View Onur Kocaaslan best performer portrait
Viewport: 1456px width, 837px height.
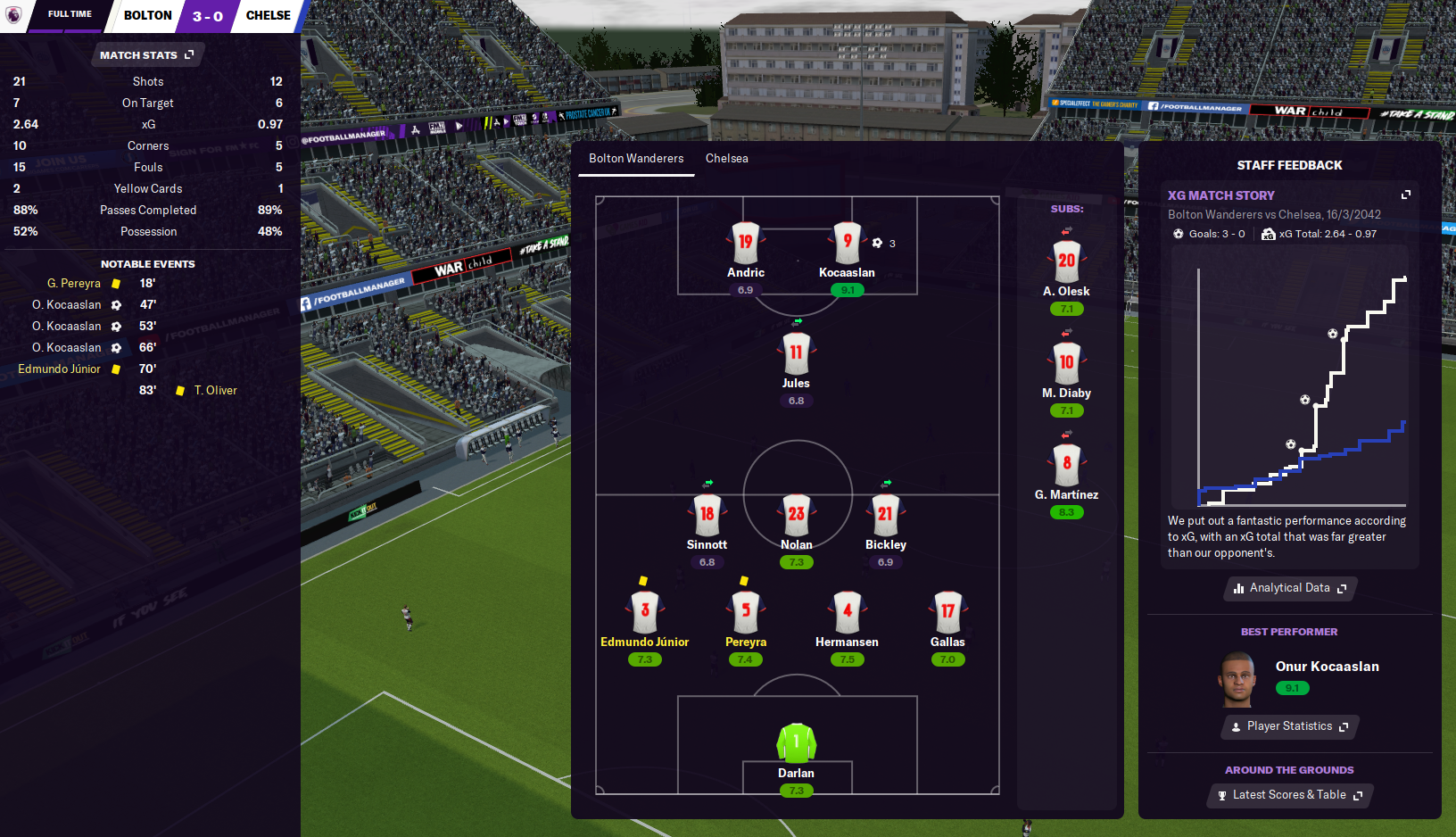[x=1237, y=679]
